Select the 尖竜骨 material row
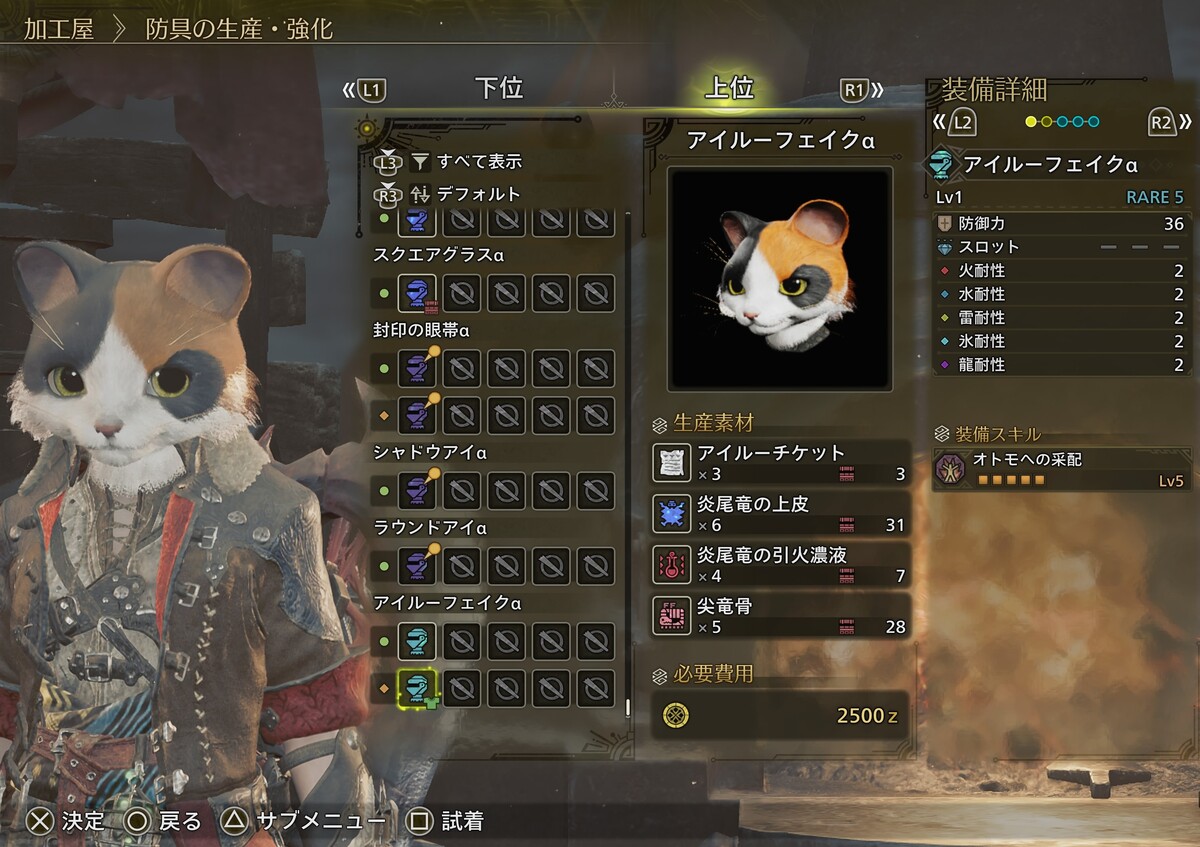 pyautogui.click(x=780, y=616)
